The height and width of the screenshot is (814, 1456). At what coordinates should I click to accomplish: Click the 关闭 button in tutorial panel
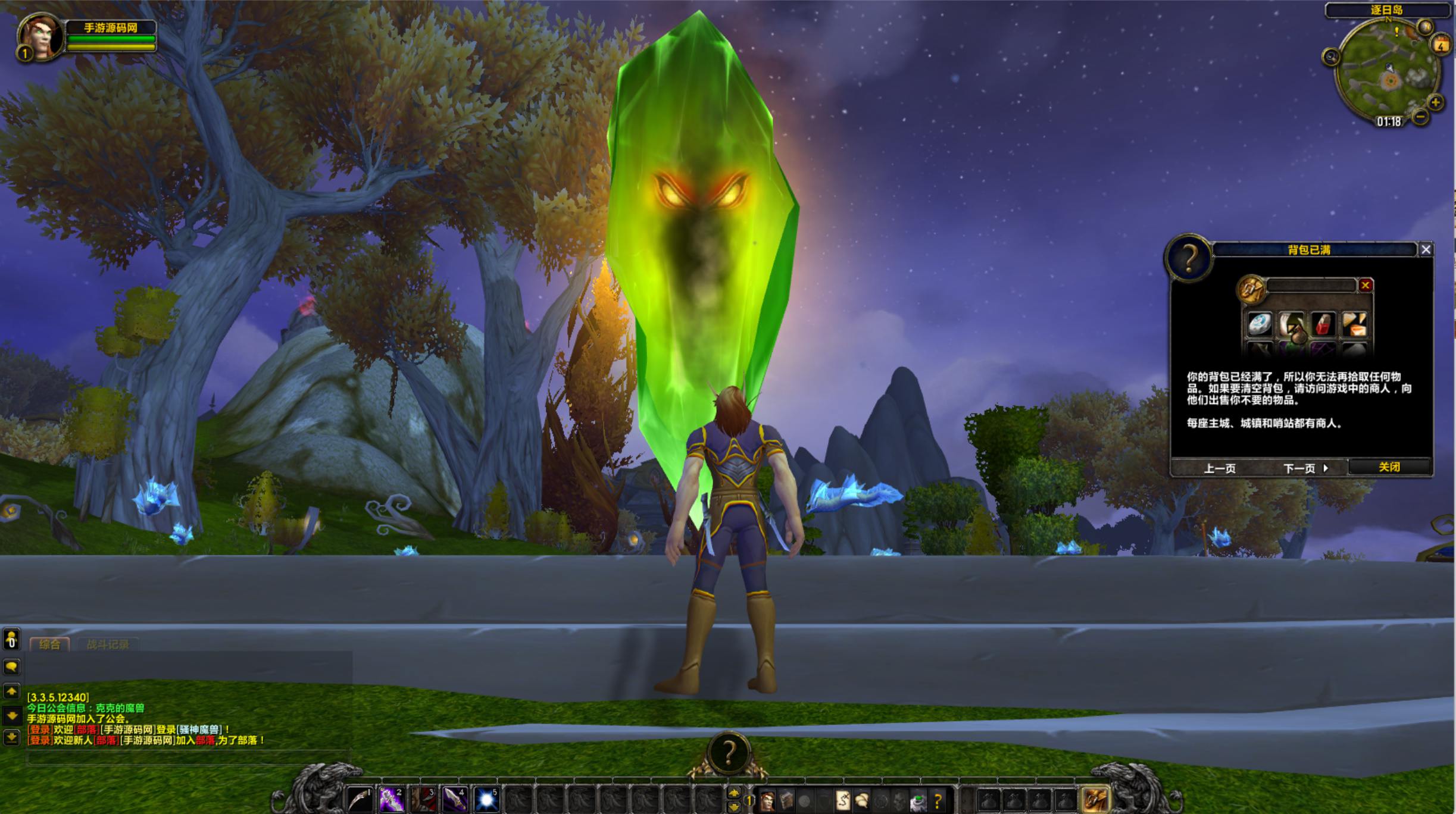point(1389,467)
